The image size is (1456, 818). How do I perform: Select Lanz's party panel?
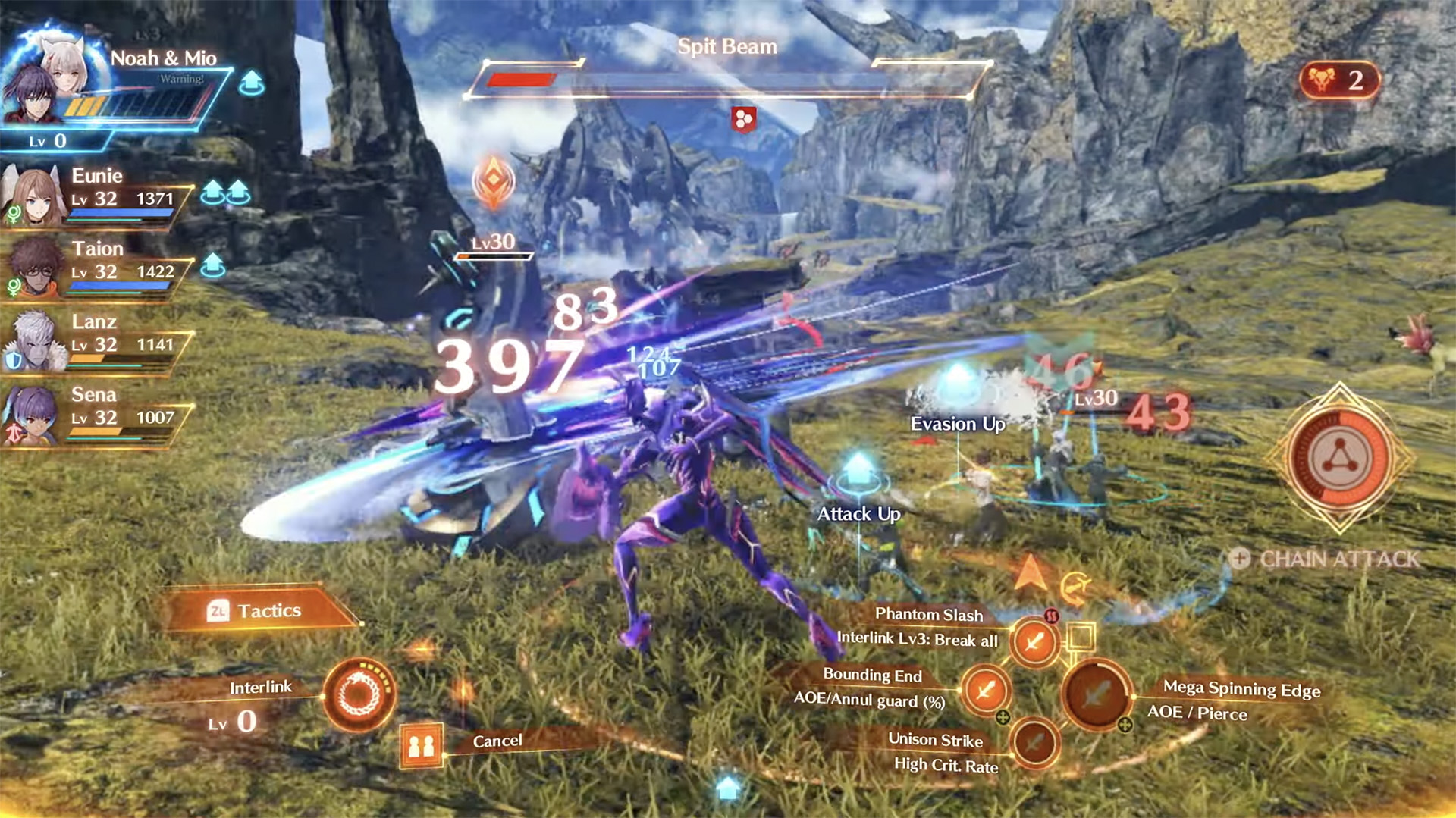pyautogui.click(x=95, y=341)
